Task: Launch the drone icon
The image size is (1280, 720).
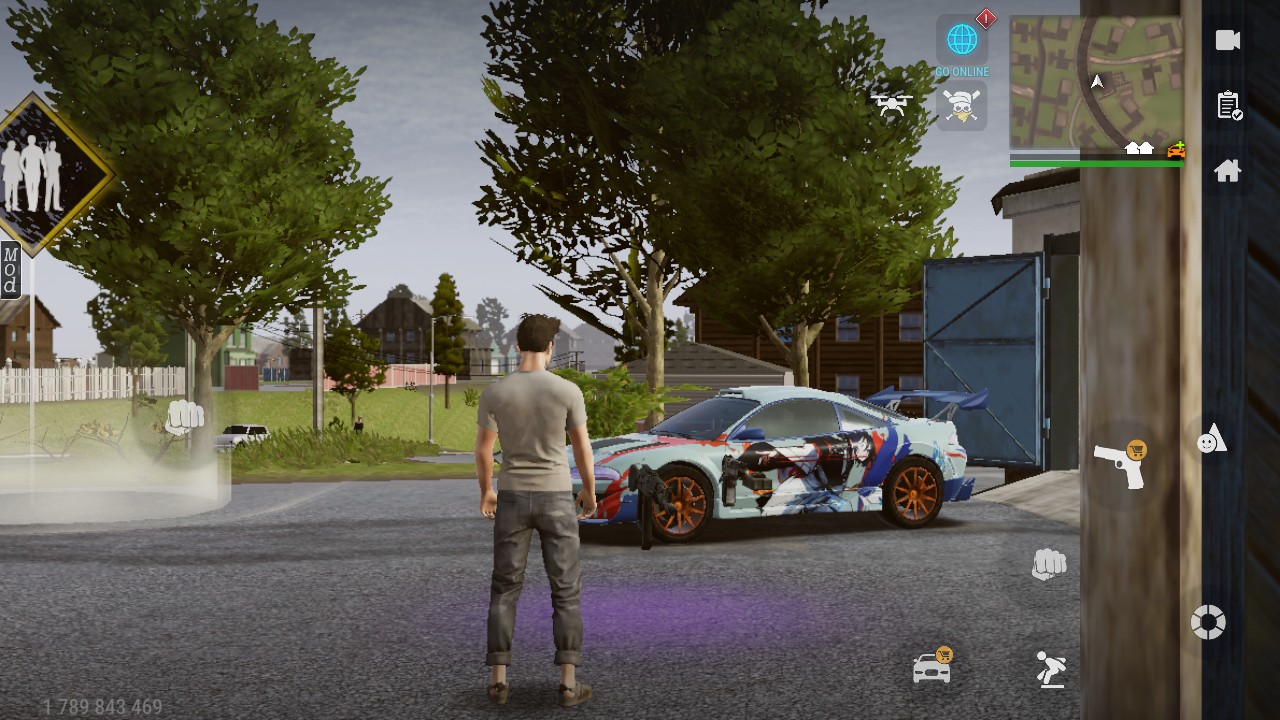Action: coord(890,103)
